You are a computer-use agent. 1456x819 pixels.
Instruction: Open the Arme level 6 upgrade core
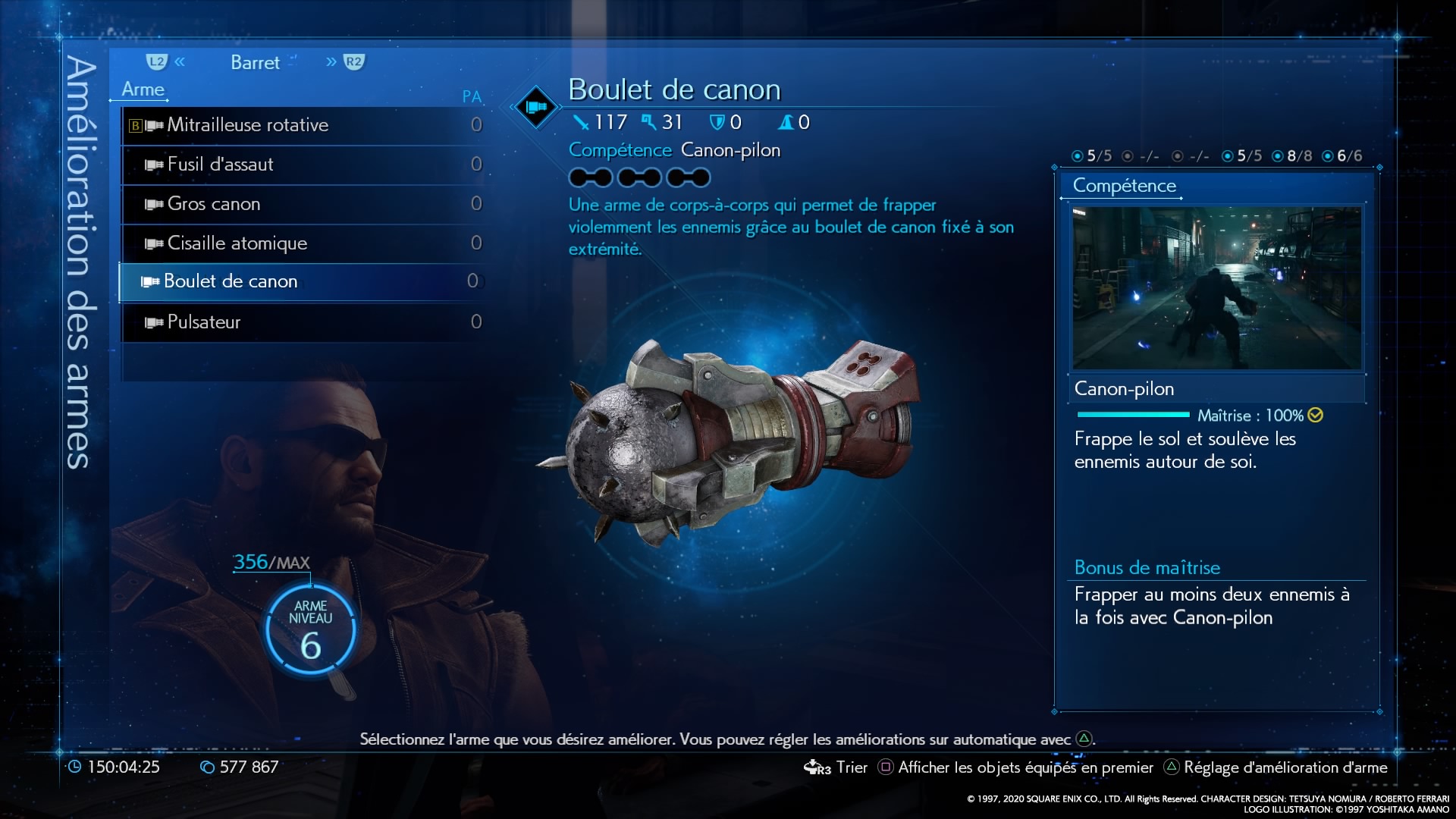pos(310,631)
